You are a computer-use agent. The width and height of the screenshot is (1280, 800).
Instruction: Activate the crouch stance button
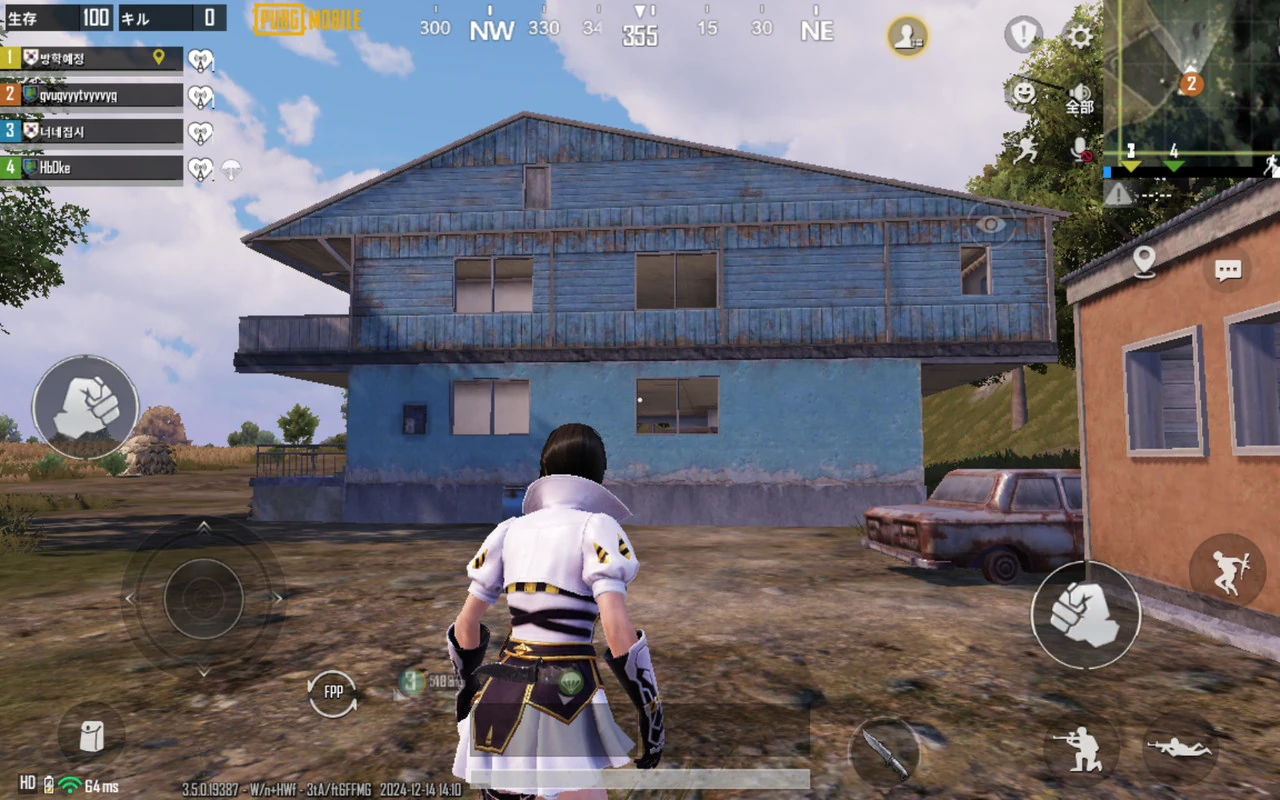point(1080,747)
